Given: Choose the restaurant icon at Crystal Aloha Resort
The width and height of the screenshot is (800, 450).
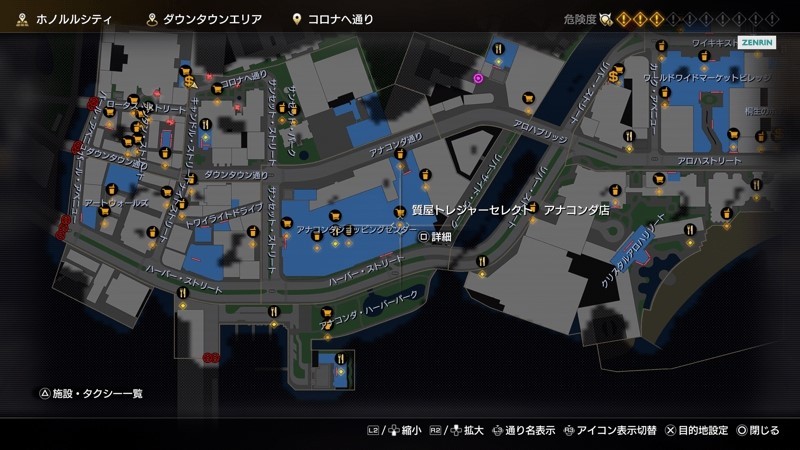Looking at the screenshot, I should coord(690,230).
